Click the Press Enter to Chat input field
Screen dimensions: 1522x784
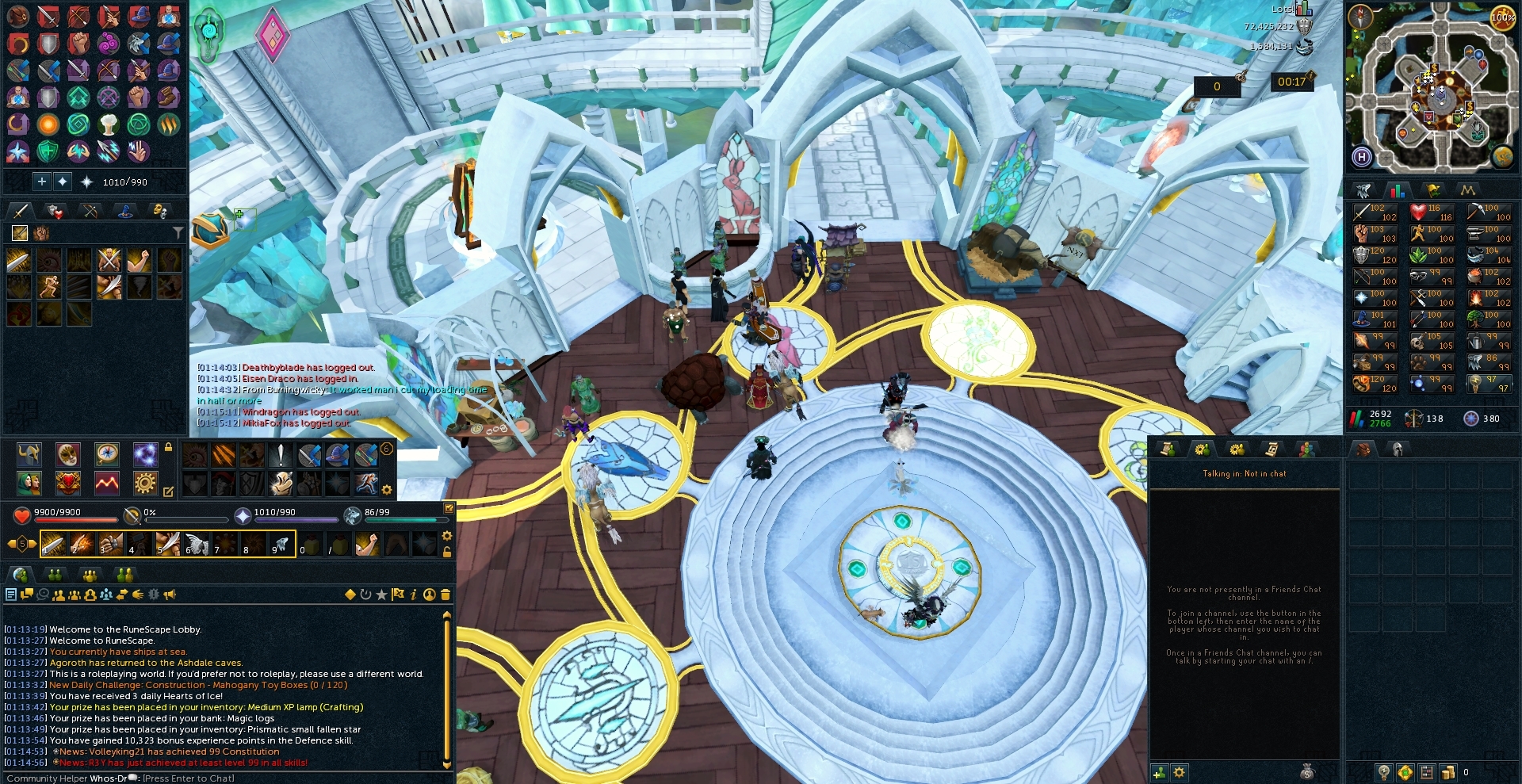tap(190, 778)
